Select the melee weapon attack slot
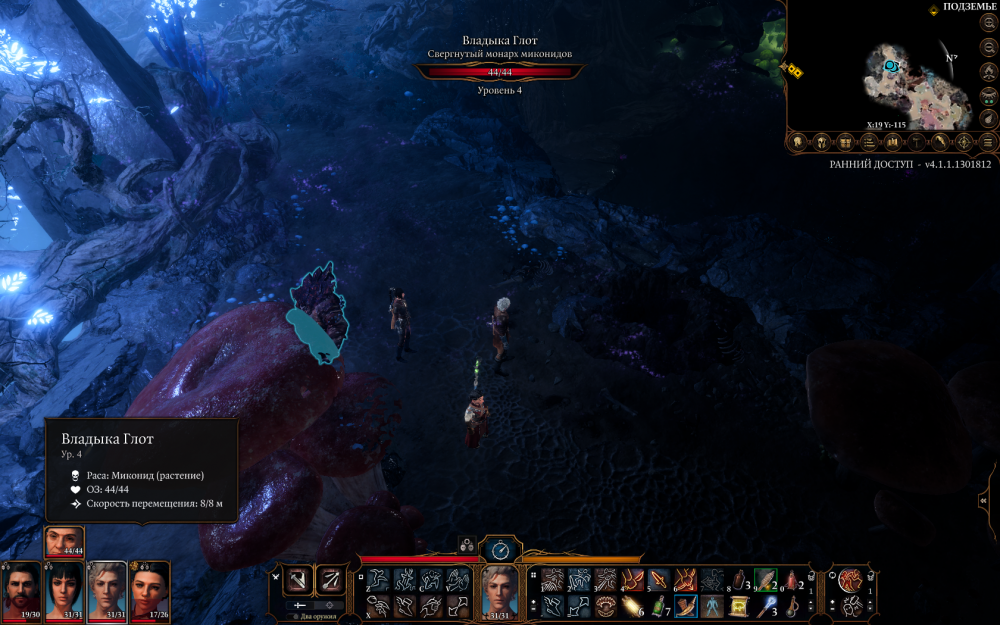The image size is (1000, 625). [x=298, y=579]
